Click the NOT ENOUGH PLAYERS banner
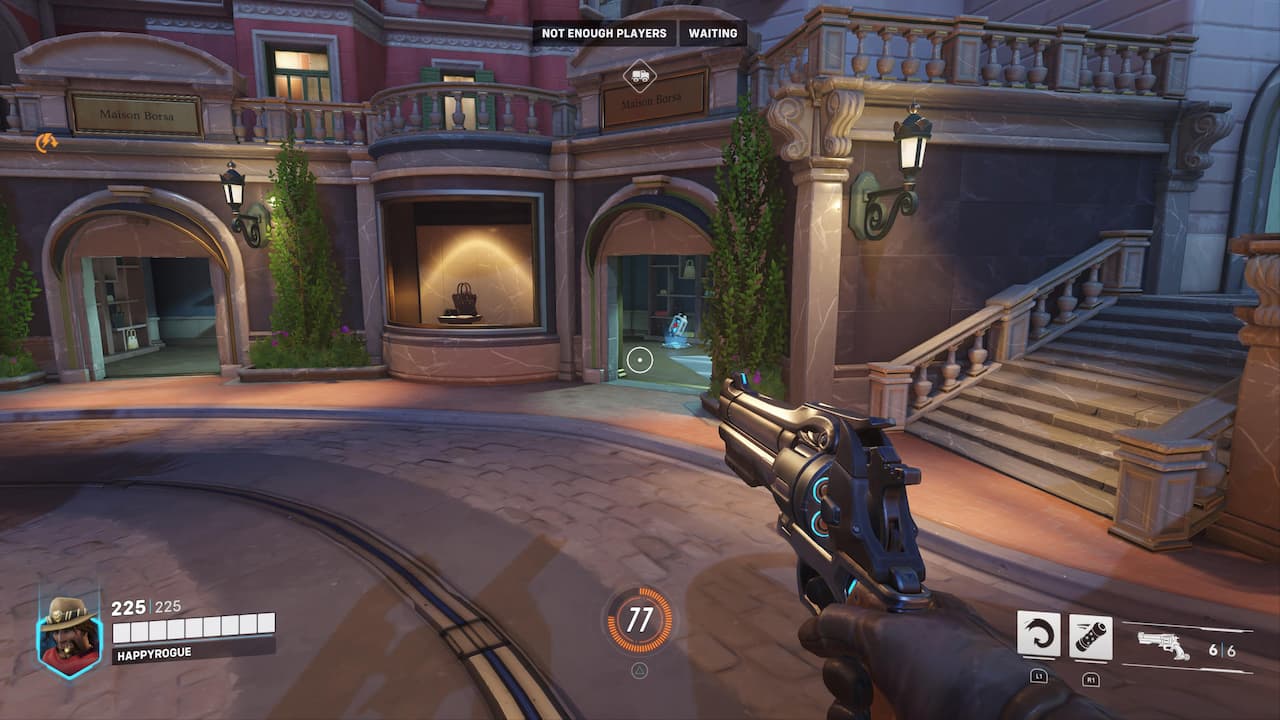 603,33
